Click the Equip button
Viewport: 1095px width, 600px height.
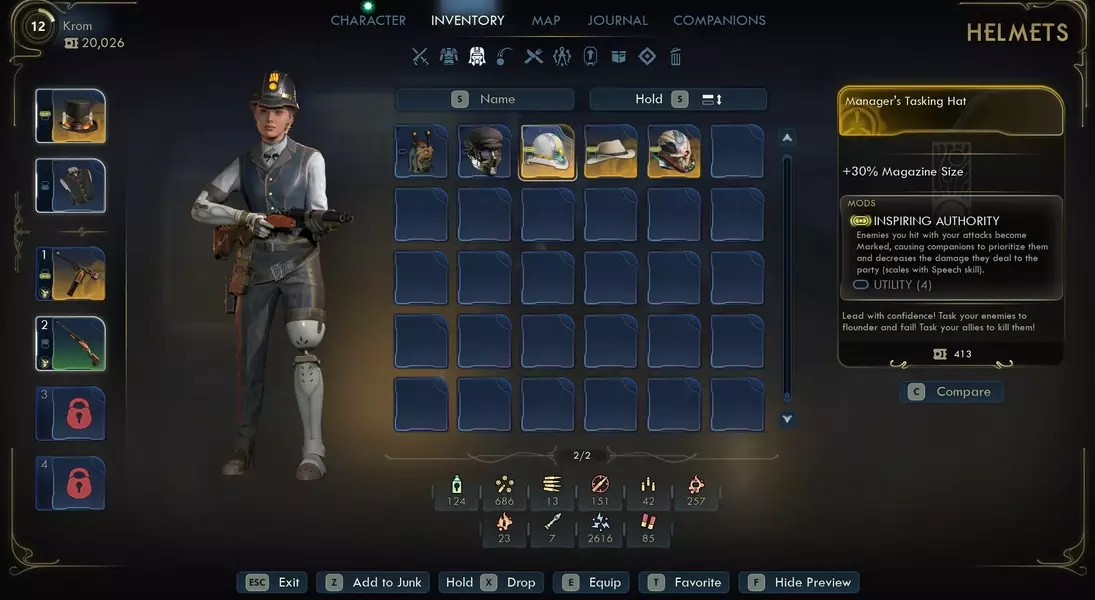tap(593, 582)
